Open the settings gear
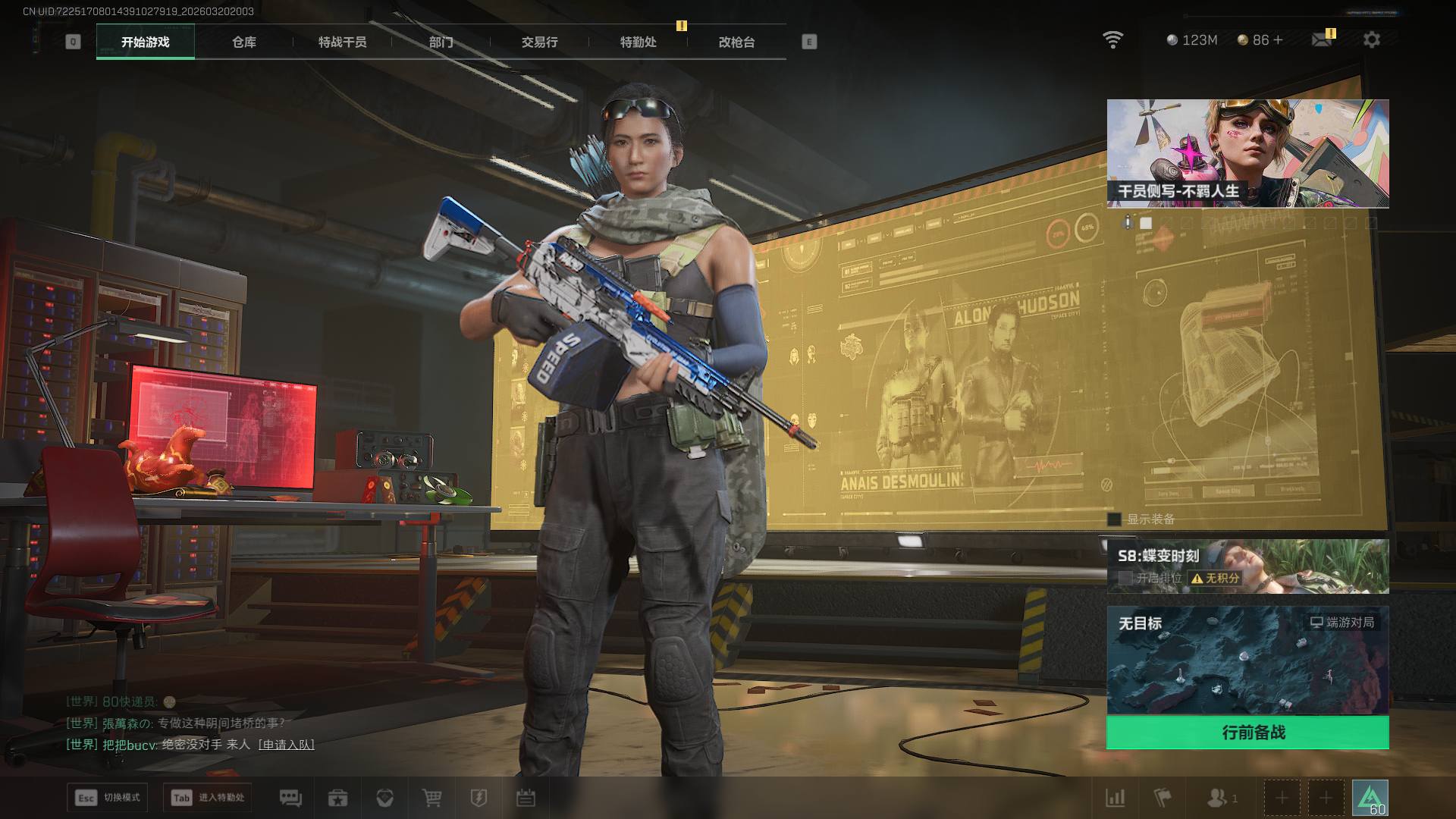Screen dimensions: 1456x819 click(x=1371, y=39)
